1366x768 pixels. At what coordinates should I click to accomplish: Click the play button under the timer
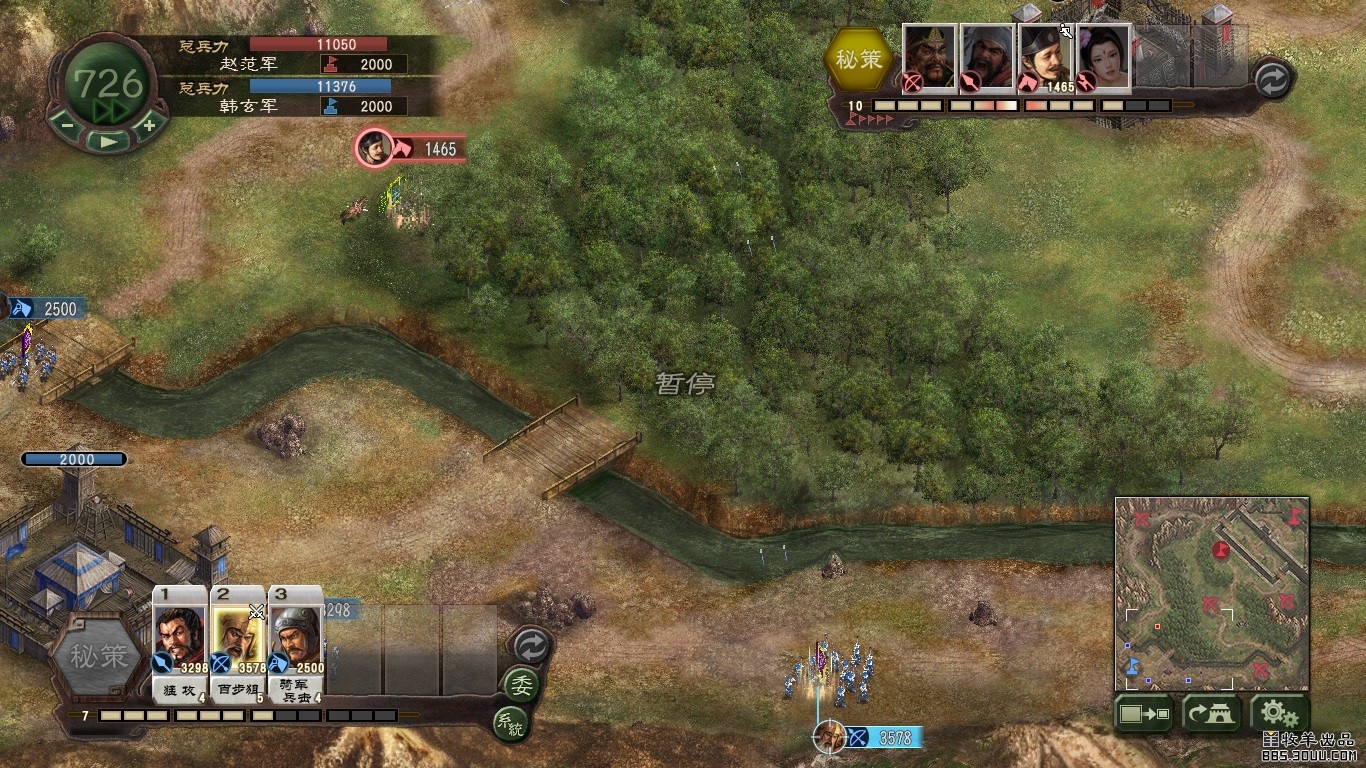point(108,141)
